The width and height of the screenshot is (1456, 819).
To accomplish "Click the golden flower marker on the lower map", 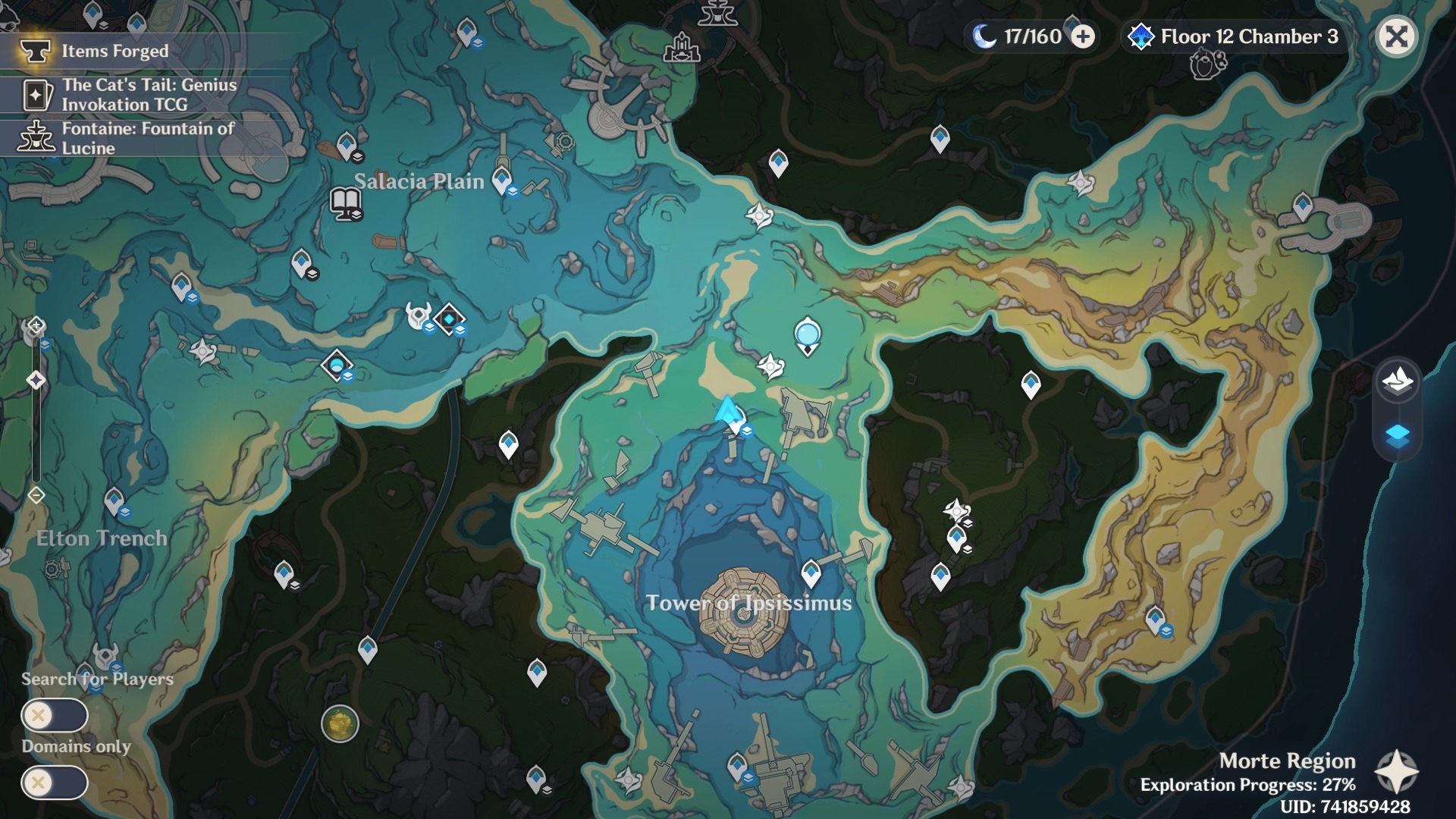I will (339, 724).
